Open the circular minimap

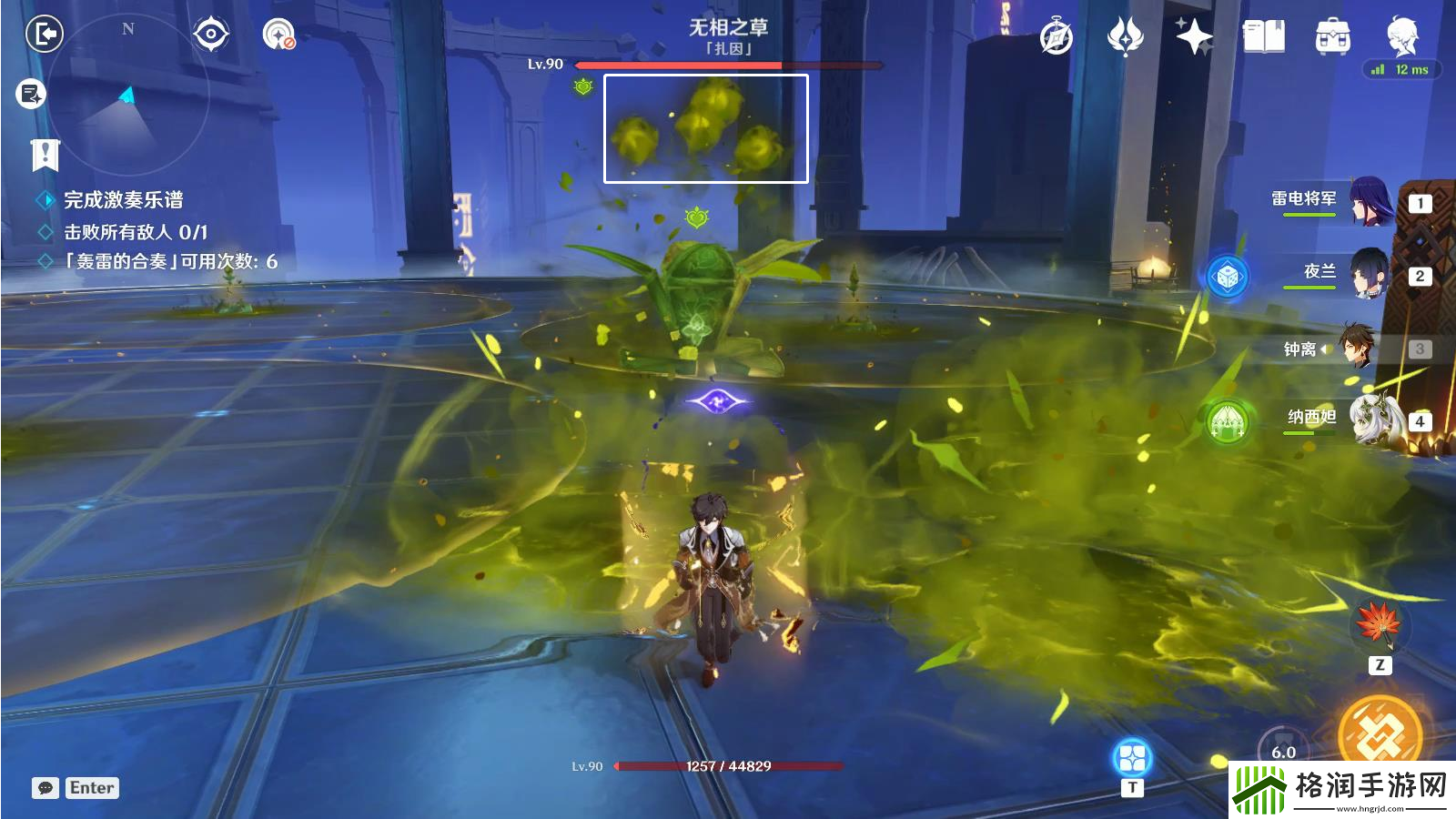click(x=127, y=96)
